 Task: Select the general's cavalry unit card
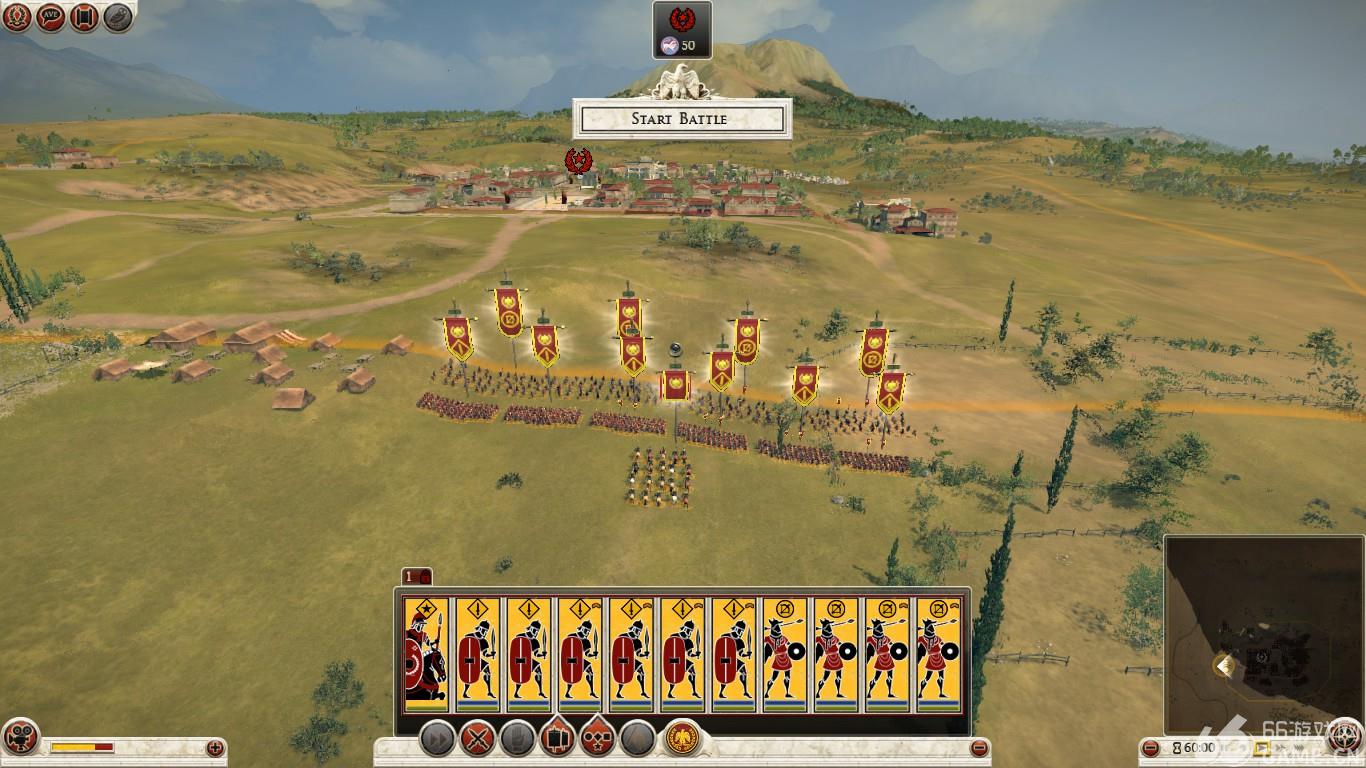point(426,655)
